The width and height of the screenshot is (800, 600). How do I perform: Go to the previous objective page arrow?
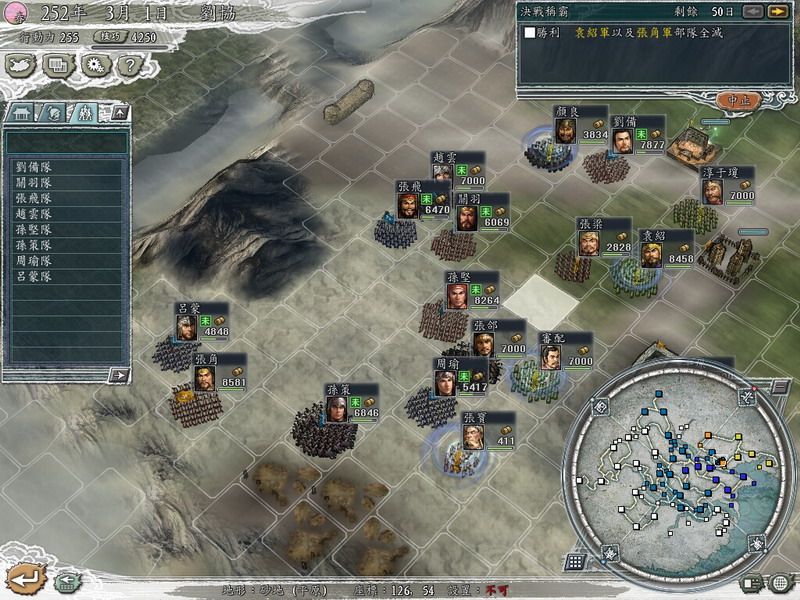[753, 12]
